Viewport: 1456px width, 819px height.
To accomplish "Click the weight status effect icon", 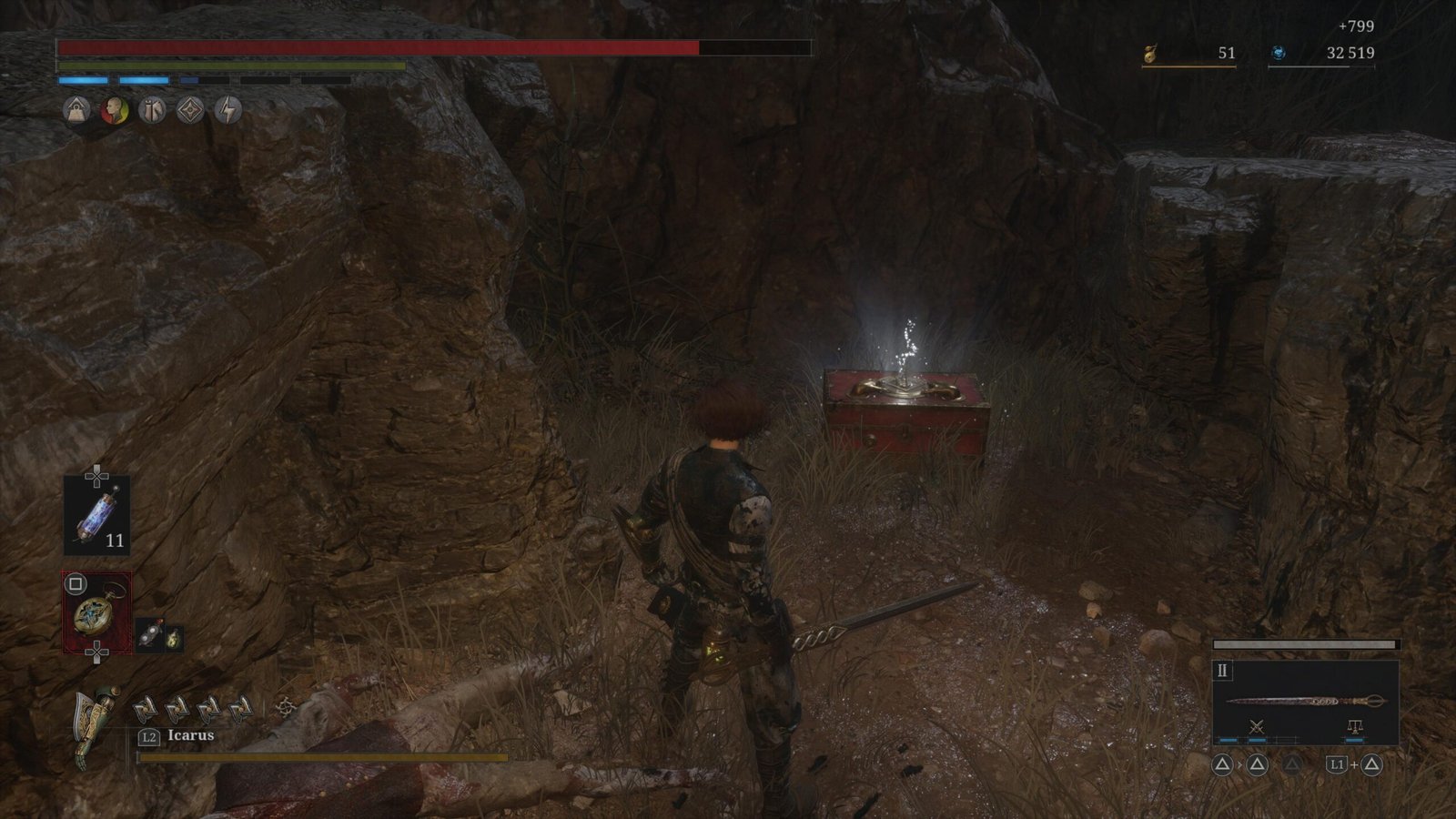I will click(76, 110).
